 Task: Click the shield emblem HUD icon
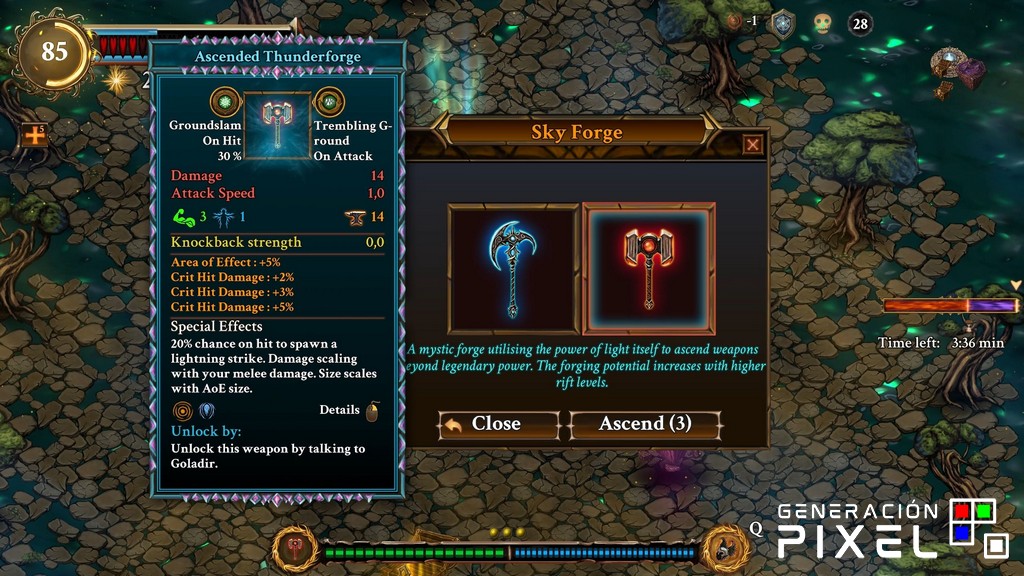coord(782,24)
